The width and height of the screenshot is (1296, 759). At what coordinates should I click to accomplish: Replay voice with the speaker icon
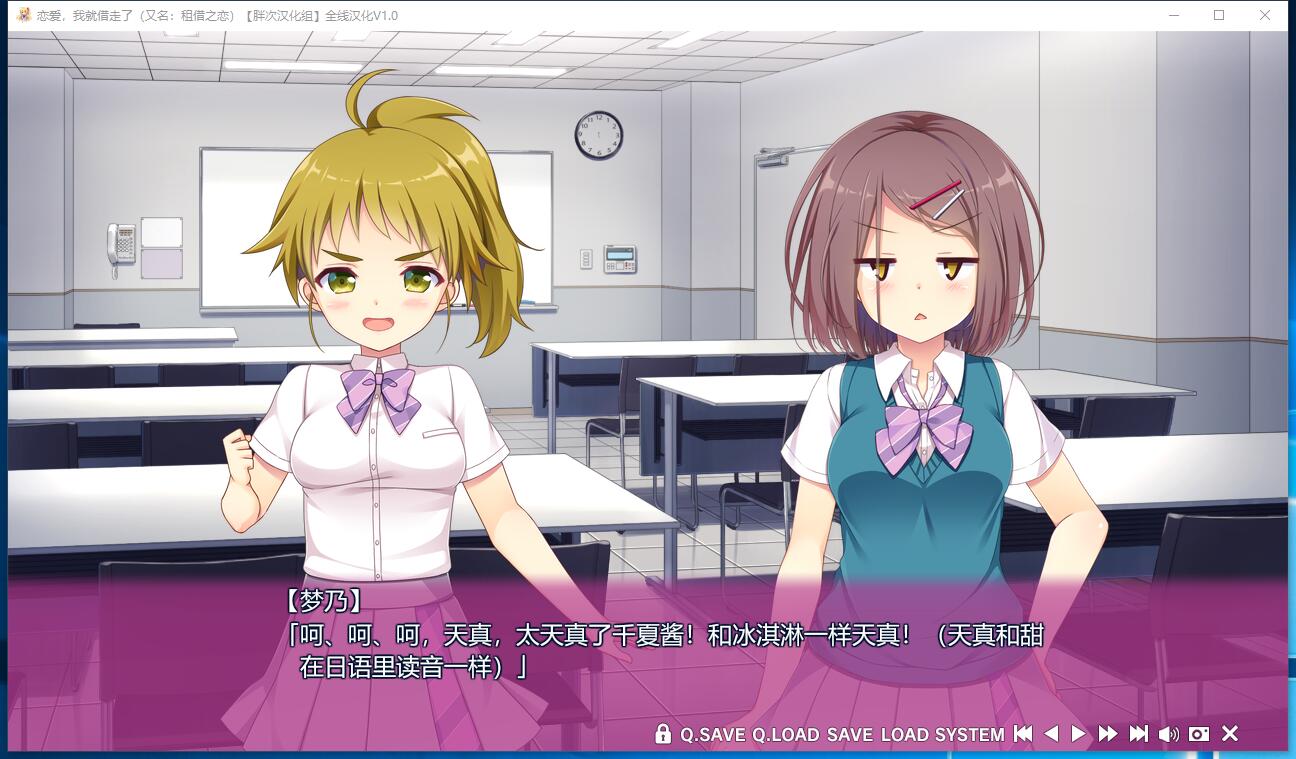click(1168, 734)
